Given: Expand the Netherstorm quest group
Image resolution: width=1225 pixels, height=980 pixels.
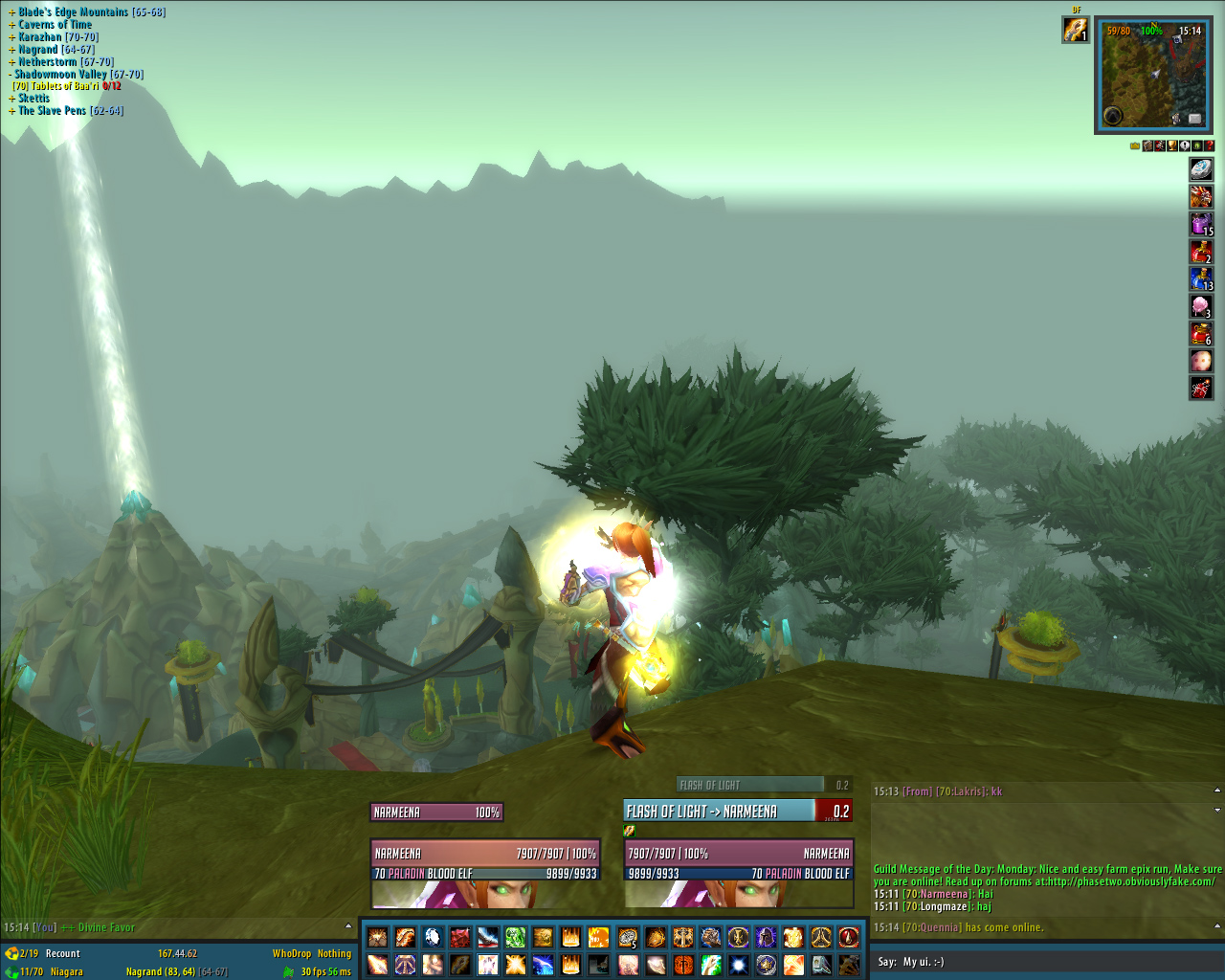Looking at the screenshot, I should 12,62.
